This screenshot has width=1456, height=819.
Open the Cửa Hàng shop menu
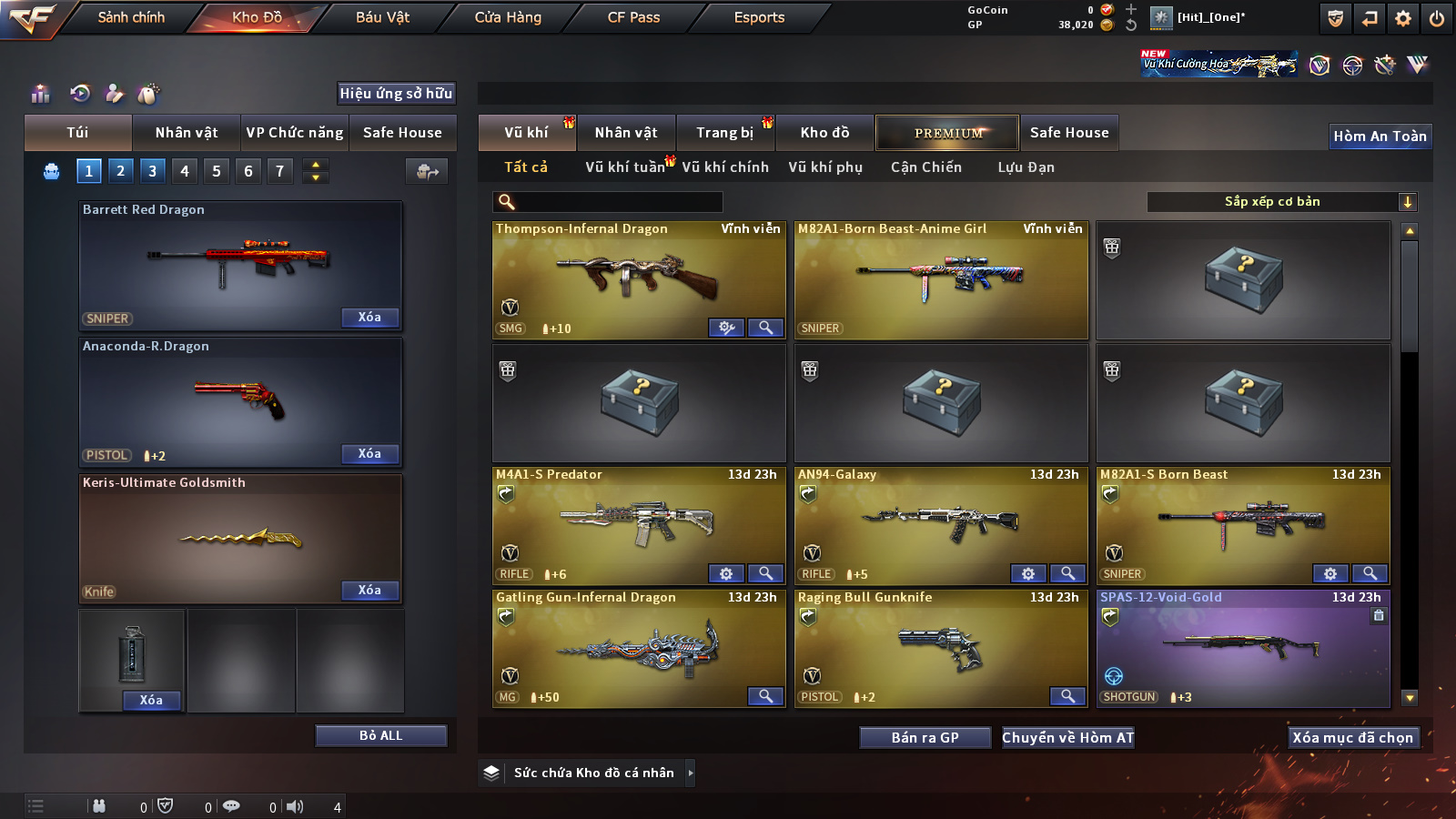coord(508,17)
